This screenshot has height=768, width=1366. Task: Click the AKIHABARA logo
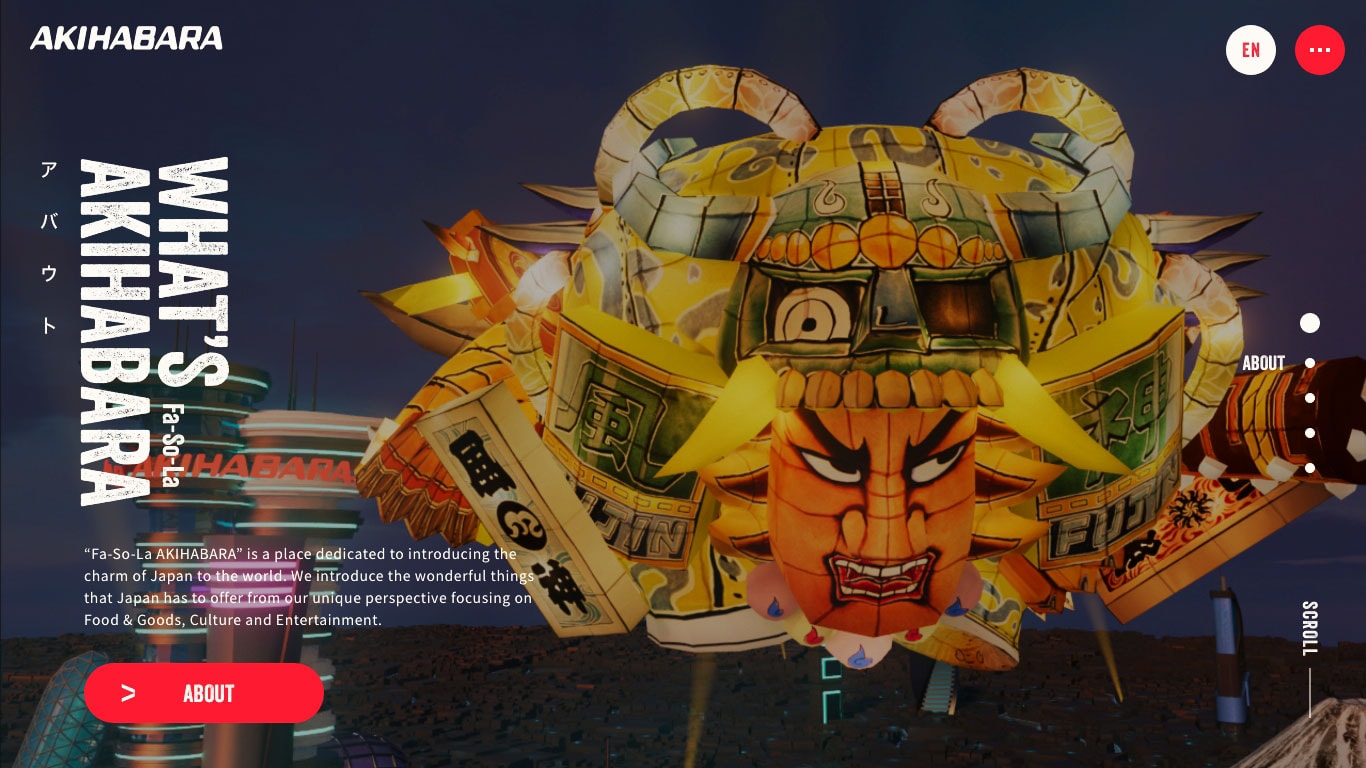pos(126,39)
